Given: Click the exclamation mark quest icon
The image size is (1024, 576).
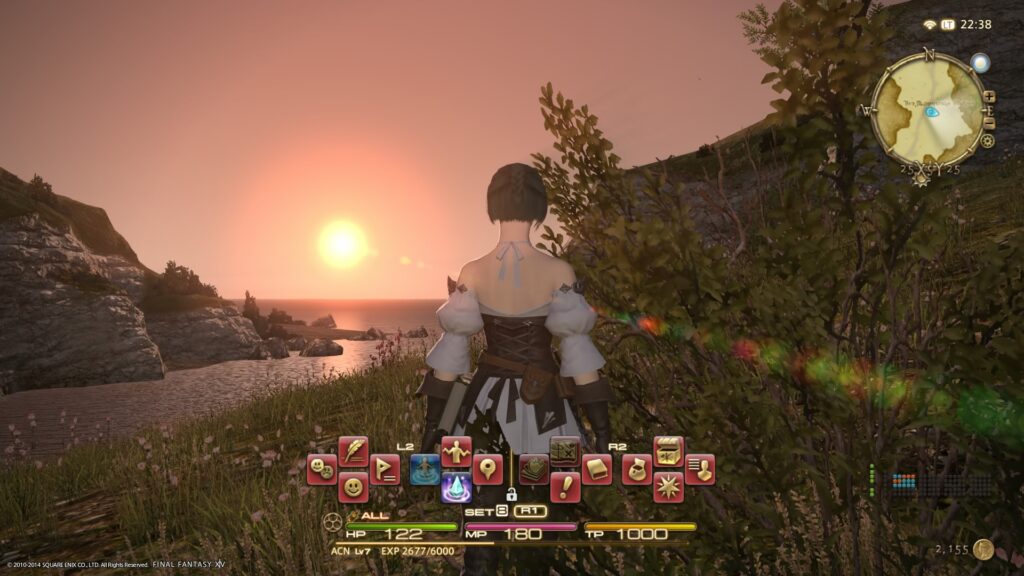Looking at the screenshot, I should tap(565, 487).
